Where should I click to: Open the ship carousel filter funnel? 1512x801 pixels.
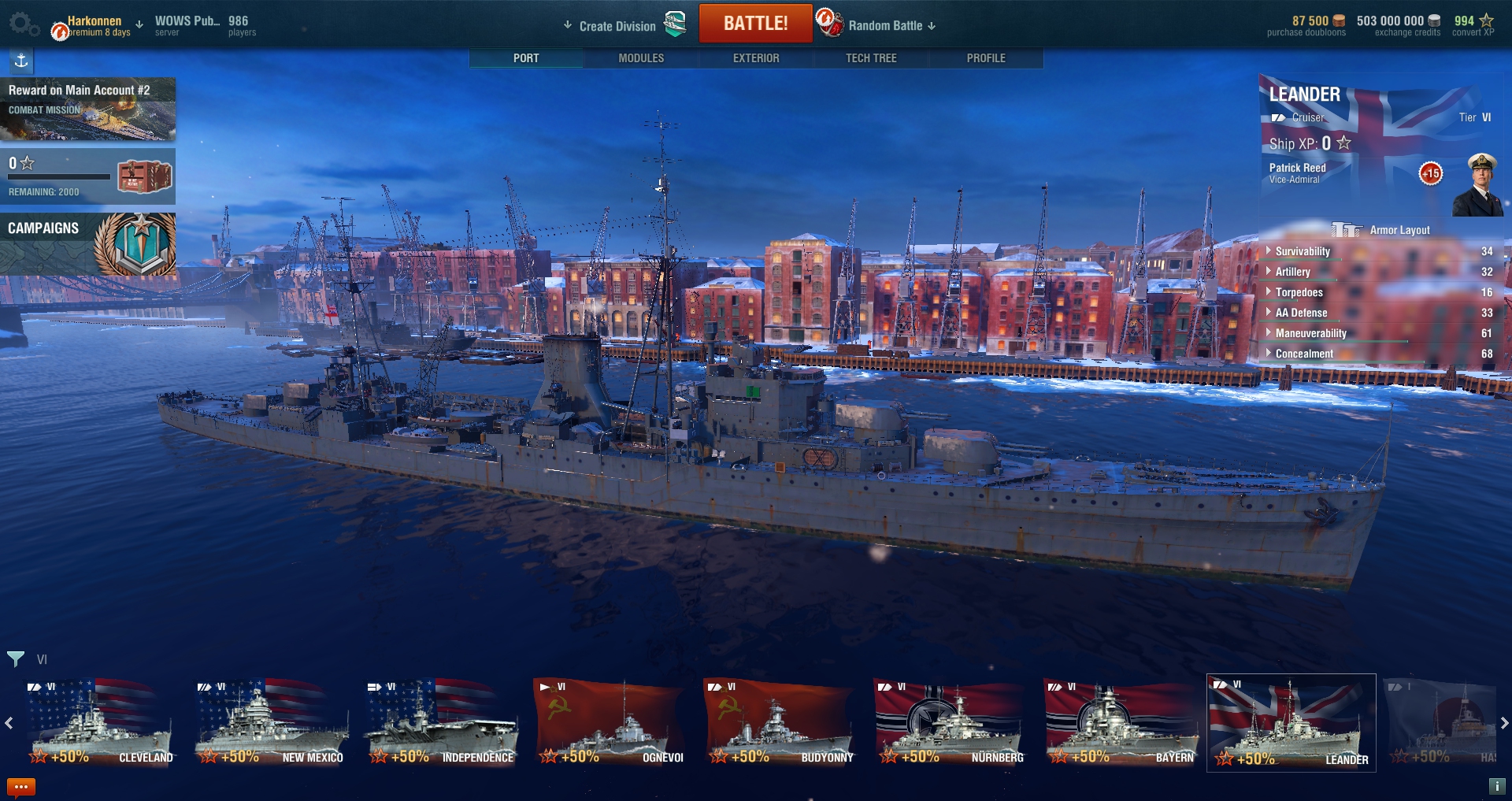16,658
